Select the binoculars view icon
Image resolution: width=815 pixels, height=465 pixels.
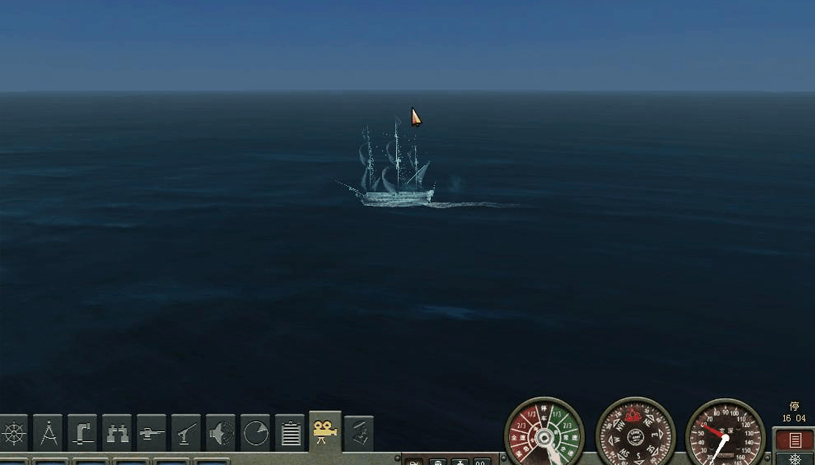click(x=117, y=434)
